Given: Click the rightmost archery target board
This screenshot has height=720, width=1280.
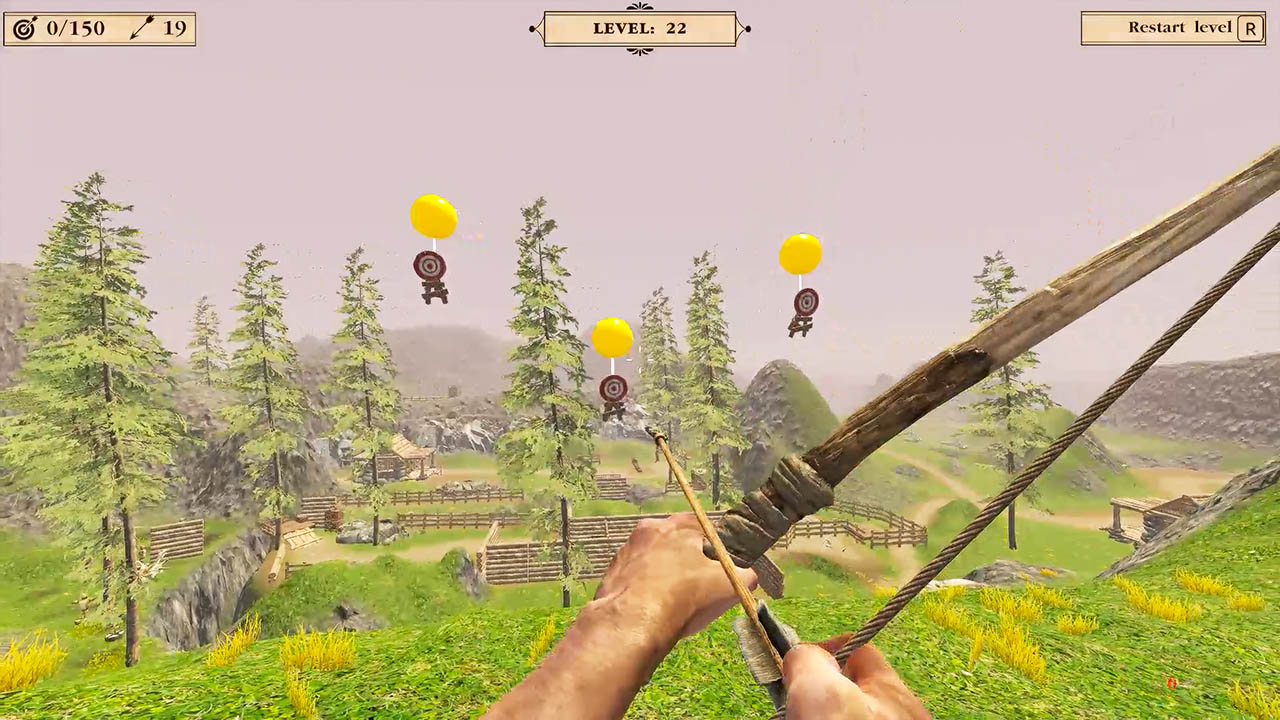Looking at the screenshot, I should click(x=805, y=303).
